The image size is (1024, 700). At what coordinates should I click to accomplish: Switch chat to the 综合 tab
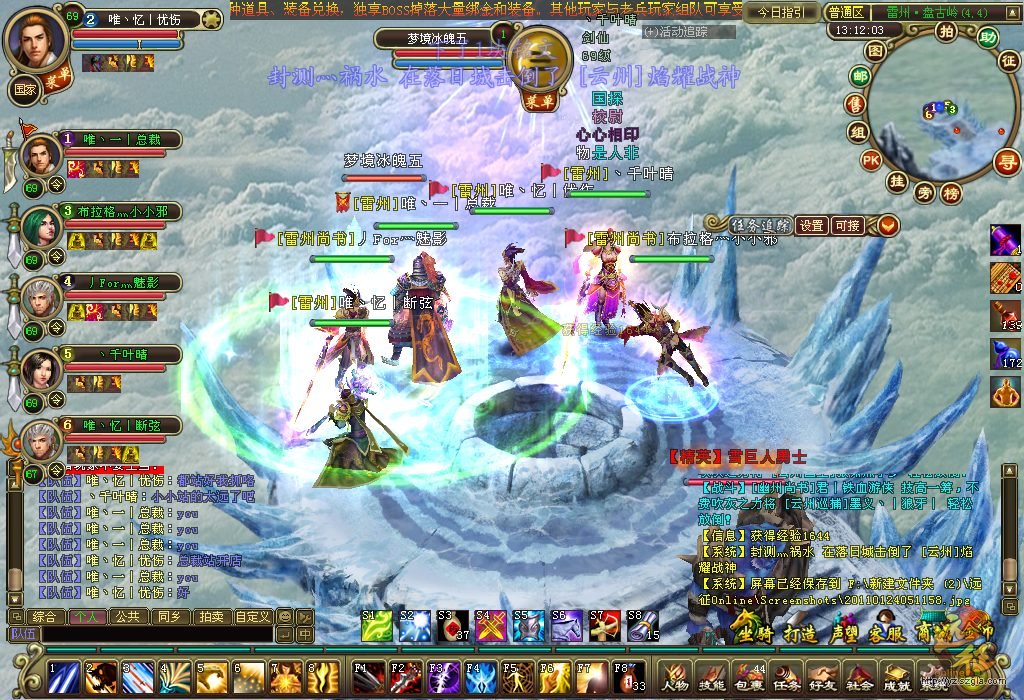coord(46,616)
